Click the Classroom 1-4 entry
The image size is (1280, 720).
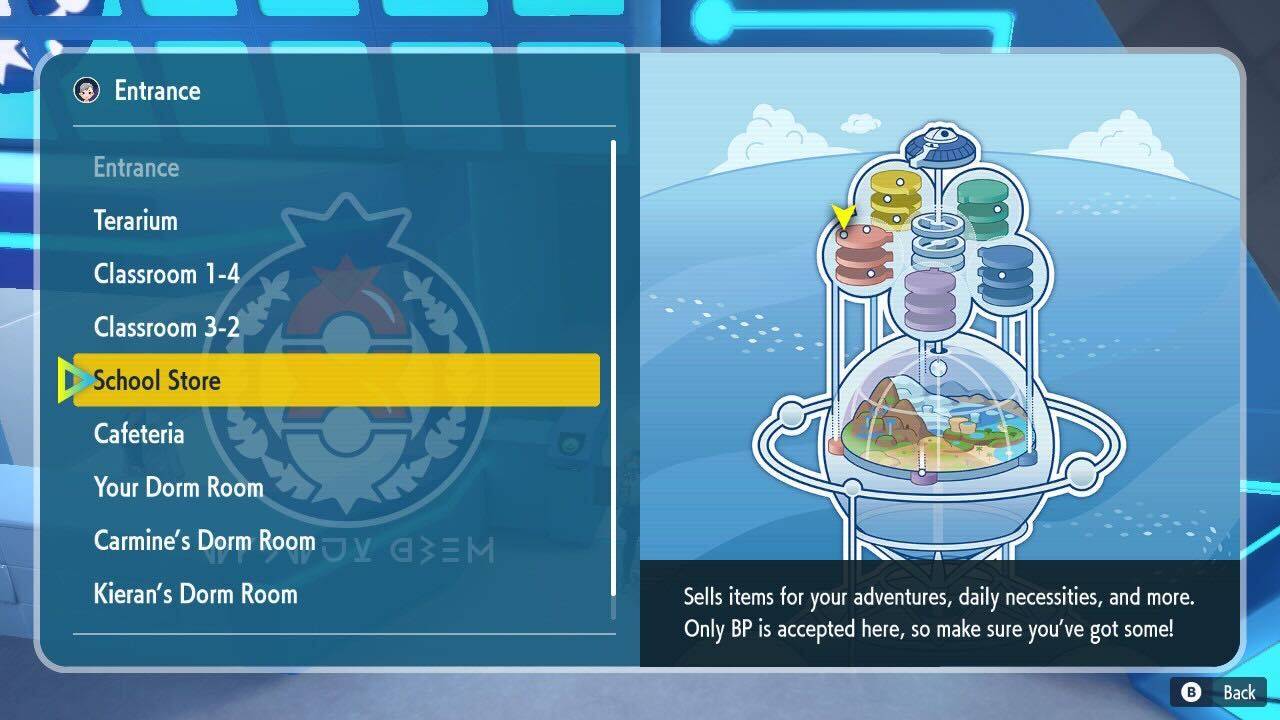tap(166, 274)
